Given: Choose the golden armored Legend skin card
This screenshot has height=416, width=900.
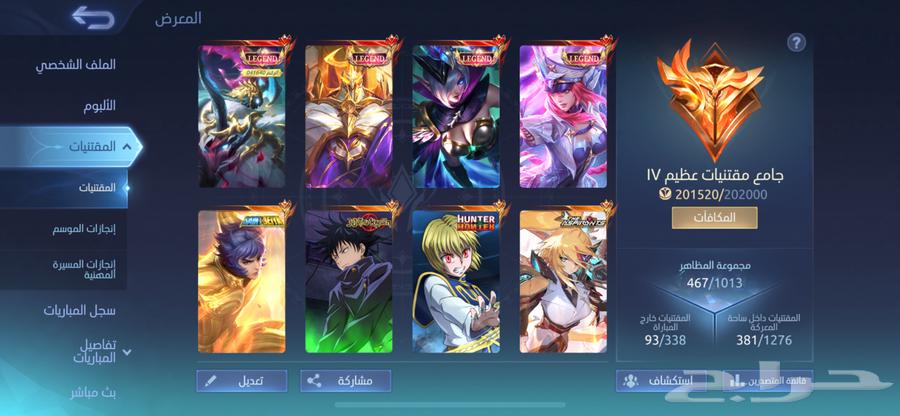Looking at the screenshot, I should 347,115.
